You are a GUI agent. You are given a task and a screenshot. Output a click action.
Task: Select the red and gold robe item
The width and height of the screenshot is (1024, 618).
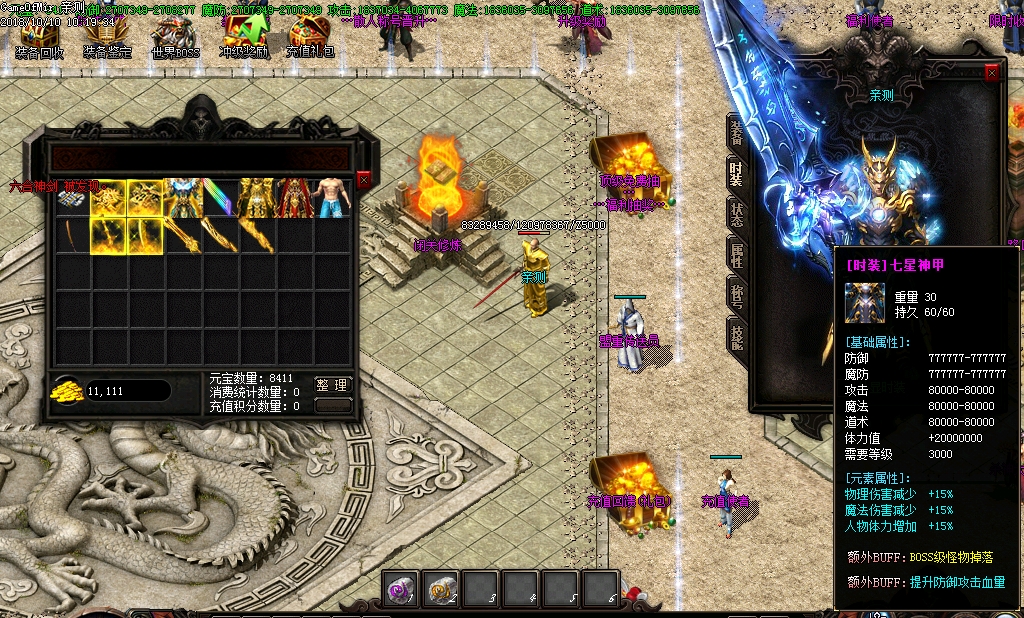point(296,198)
